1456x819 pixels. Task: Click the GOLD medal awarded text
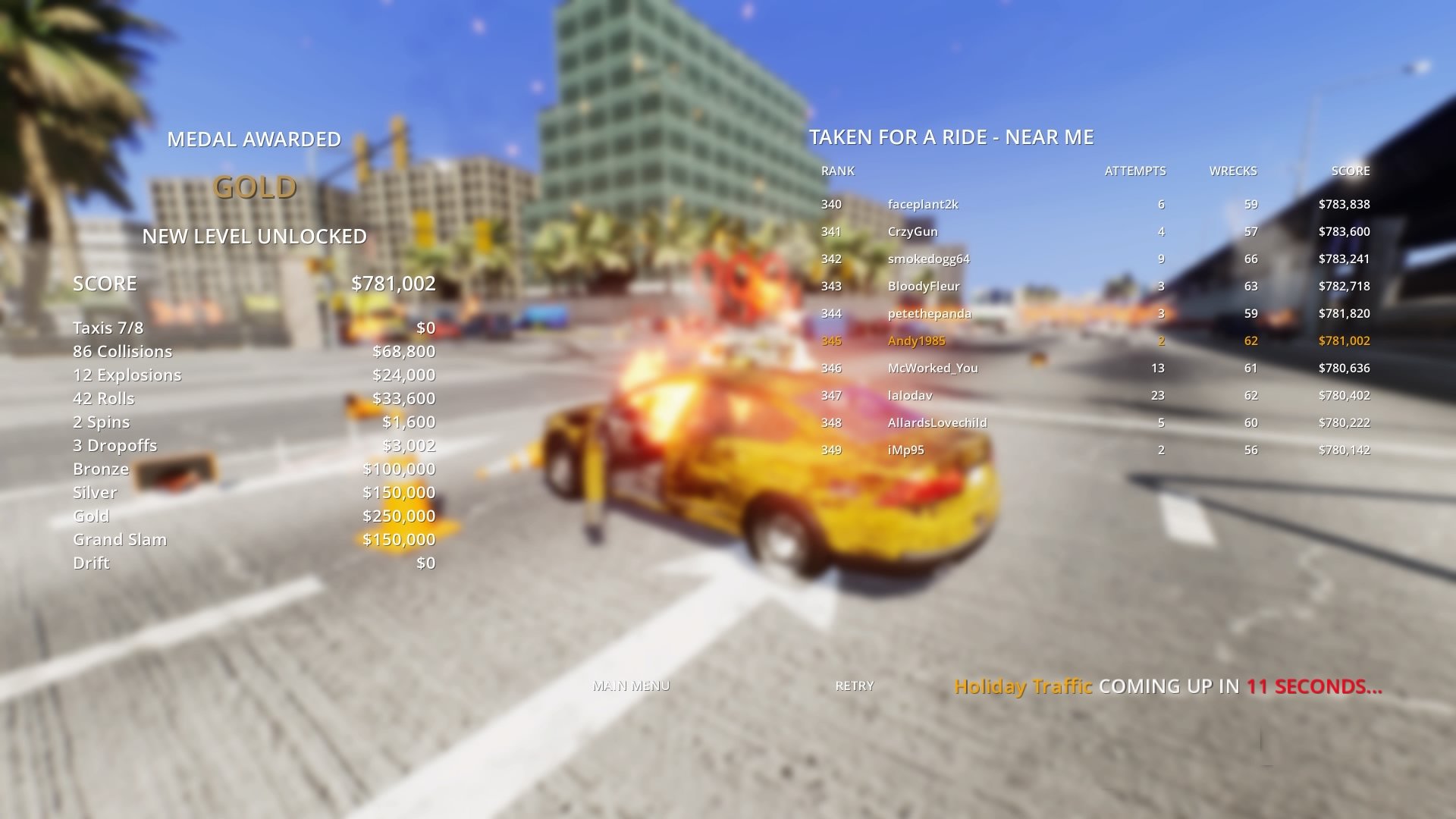tap(255, 186)
